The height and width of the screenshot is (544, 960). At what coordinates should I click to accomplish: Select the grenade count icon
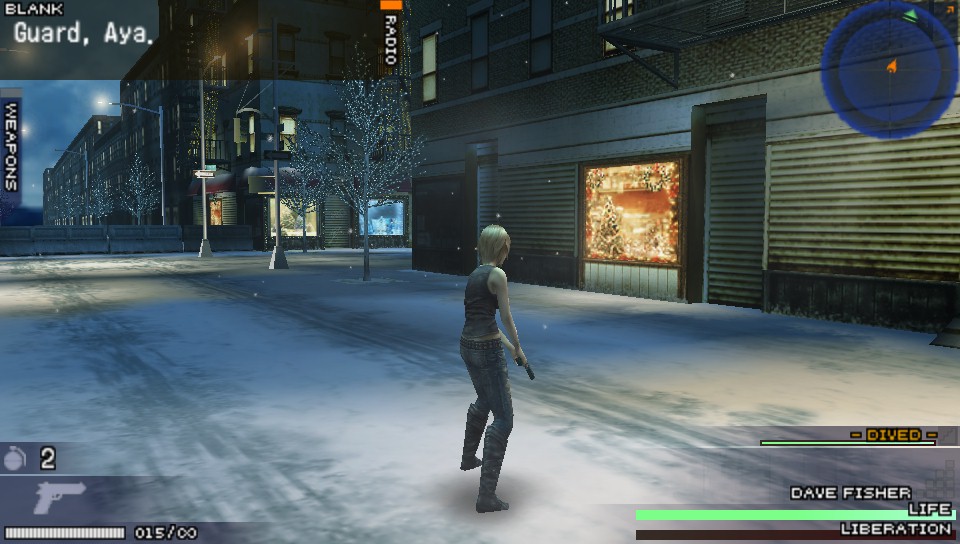pyautogui.click(x=15, y=459)
